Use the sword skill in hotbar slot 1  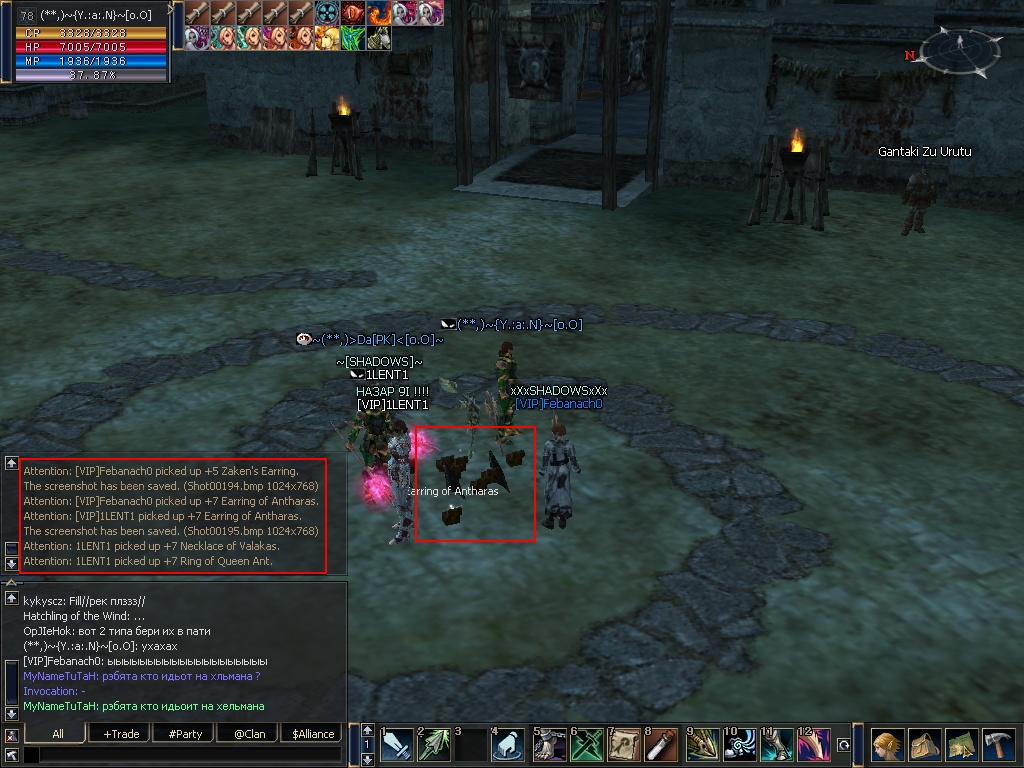(x=396, y=745)
